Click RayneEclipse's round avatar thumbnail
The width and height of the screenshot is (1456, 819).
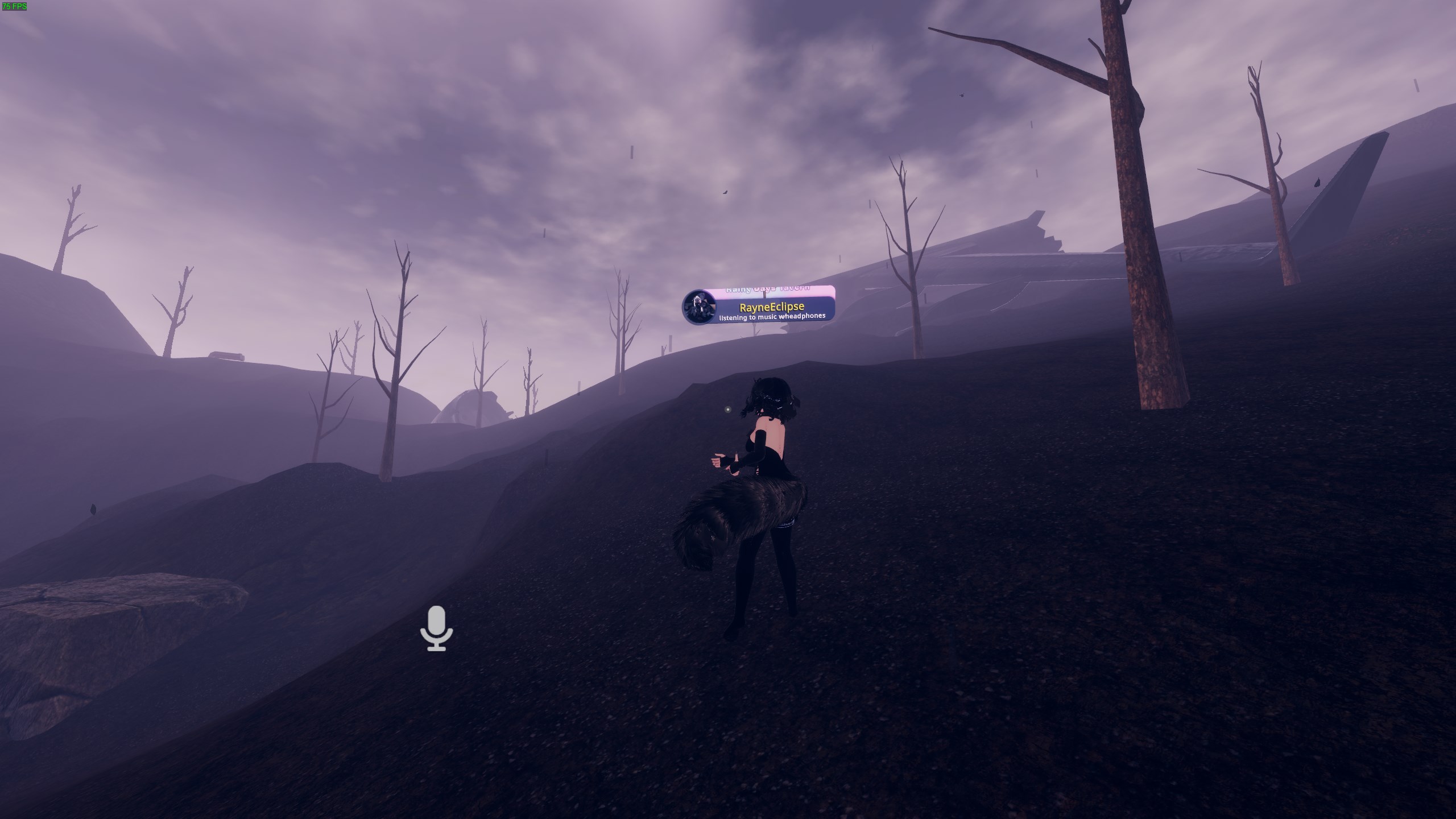[698, 307]
